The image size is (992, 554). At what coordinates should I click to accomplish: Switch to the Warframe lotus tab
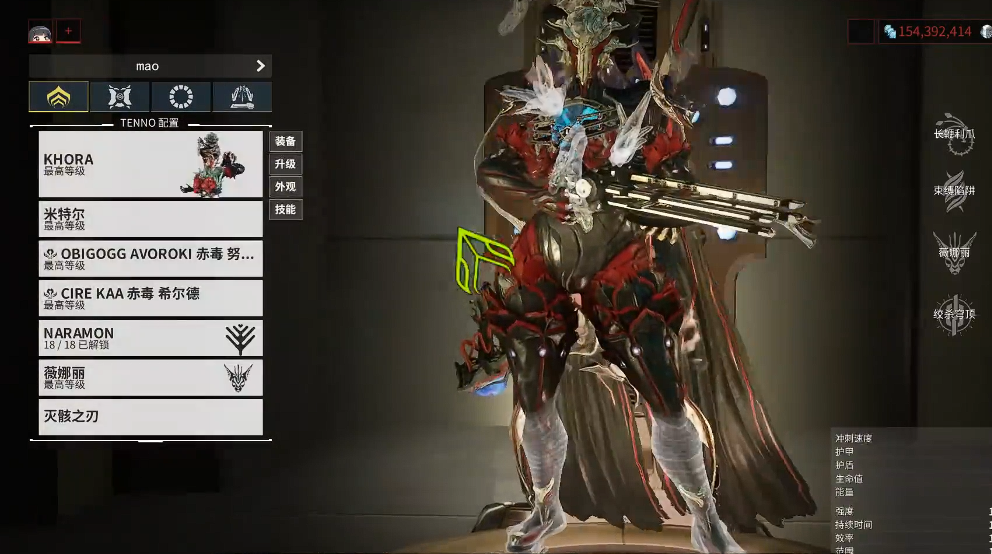point(58,97)
